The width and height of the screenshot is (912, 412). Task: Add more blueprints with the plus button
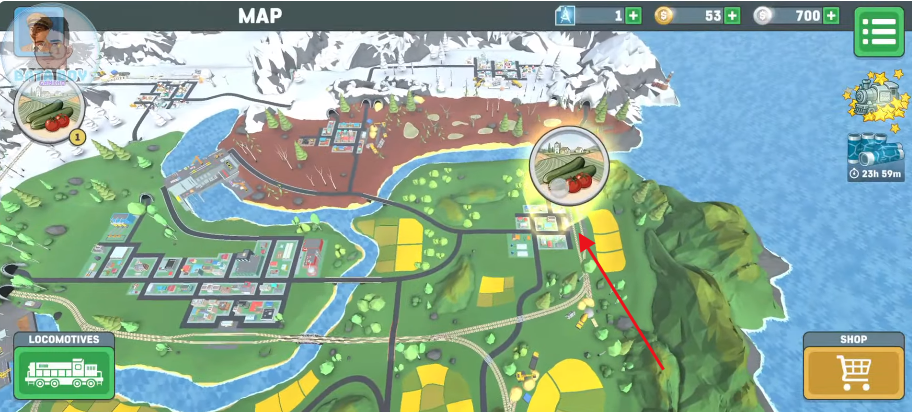click(633, 15)
